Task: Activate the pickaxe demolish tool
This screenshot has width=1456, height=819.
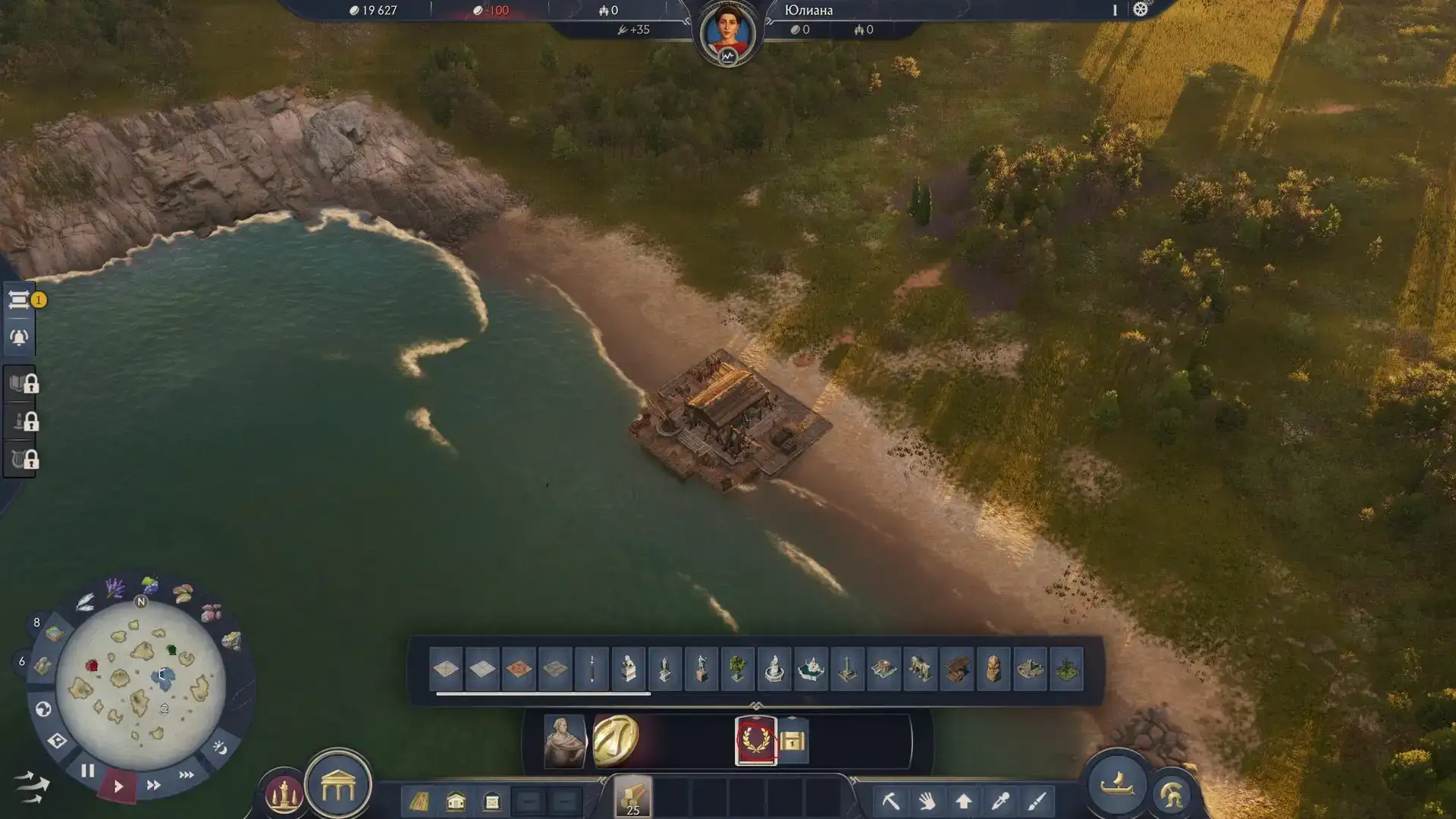Action: click(x=890, y=801)
